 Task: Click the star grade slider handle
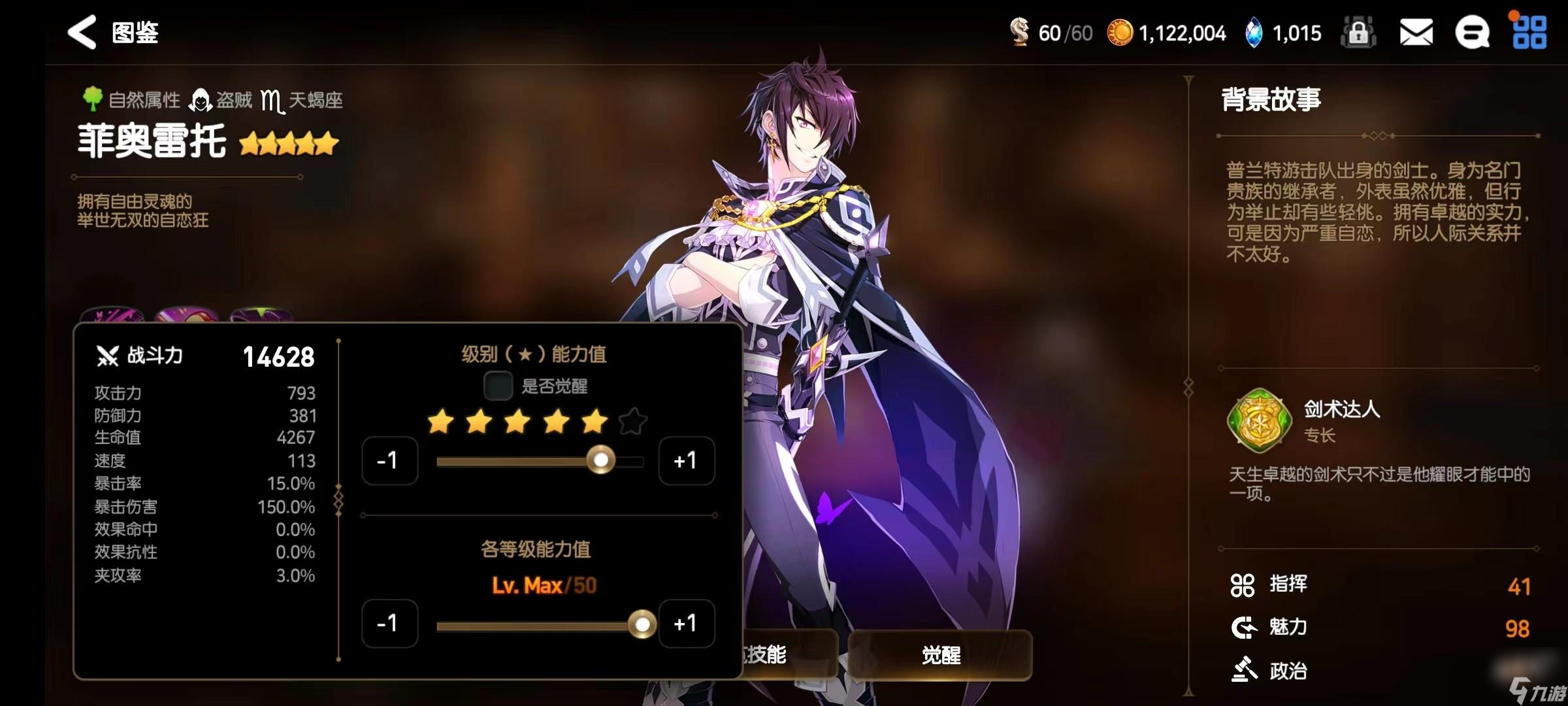600,460
